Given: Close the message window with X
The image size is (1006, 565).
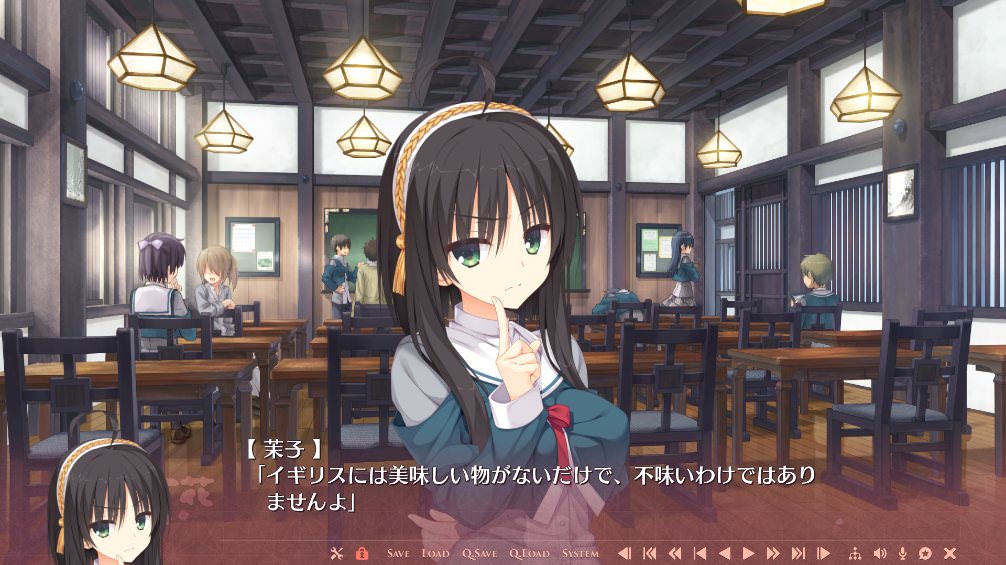Looking at the screenshot, I should (x=950, y=553).
